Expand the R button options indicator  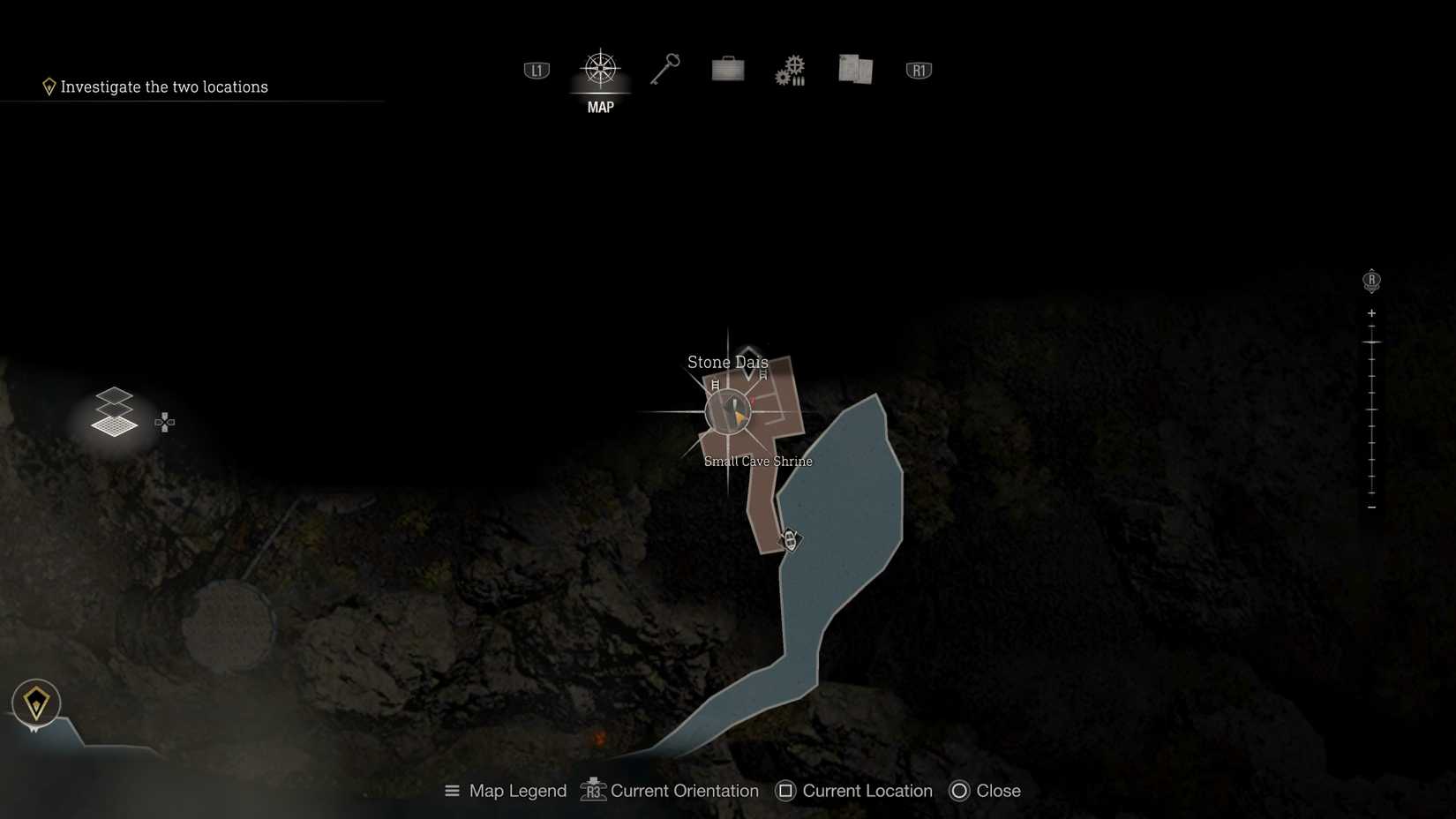(x=1371, y=280)
